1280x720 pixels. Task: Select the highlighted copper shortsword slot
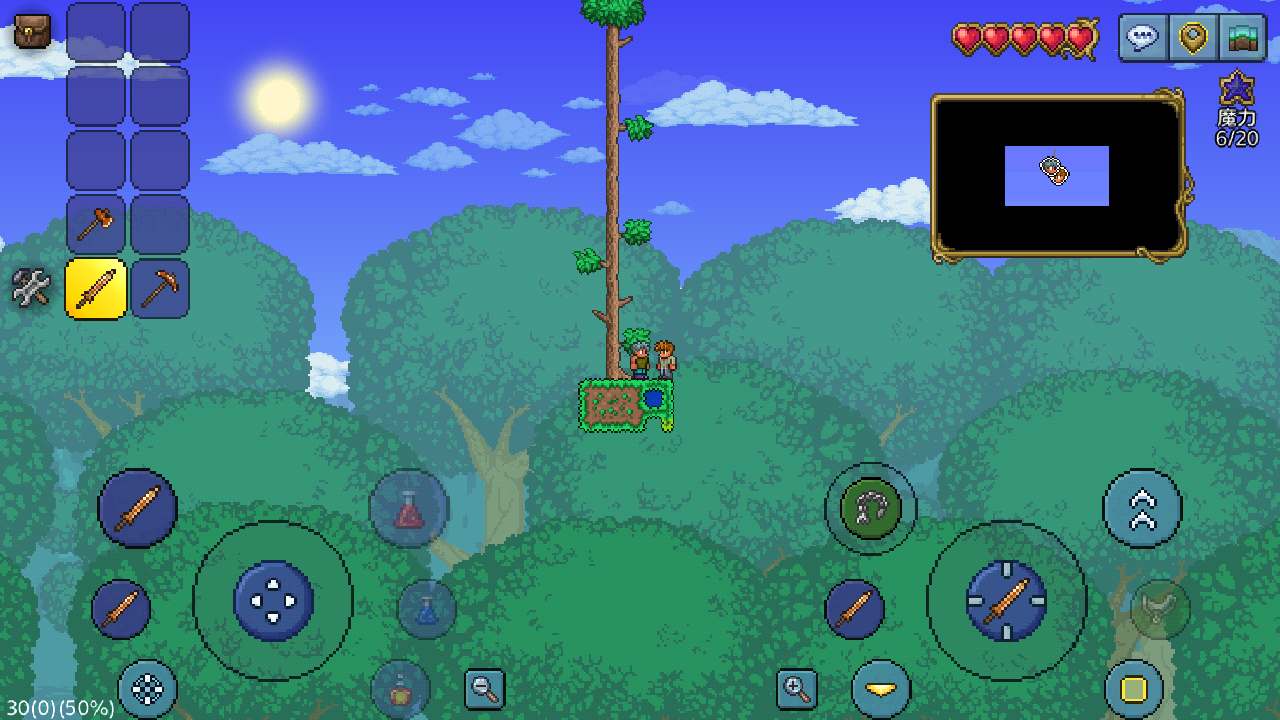[x=96, y=289]
